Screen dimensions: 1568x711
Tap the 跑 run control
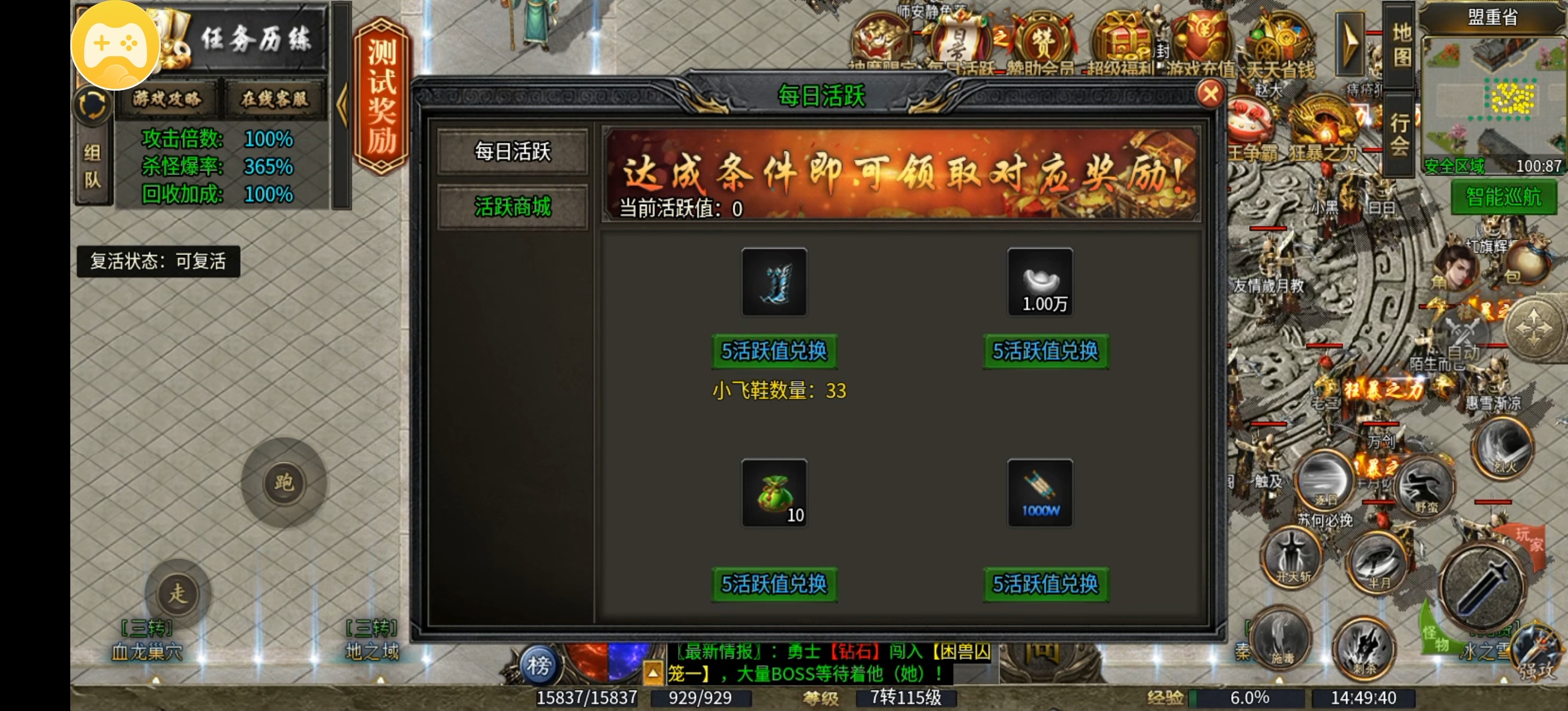[x=283, y=483]
